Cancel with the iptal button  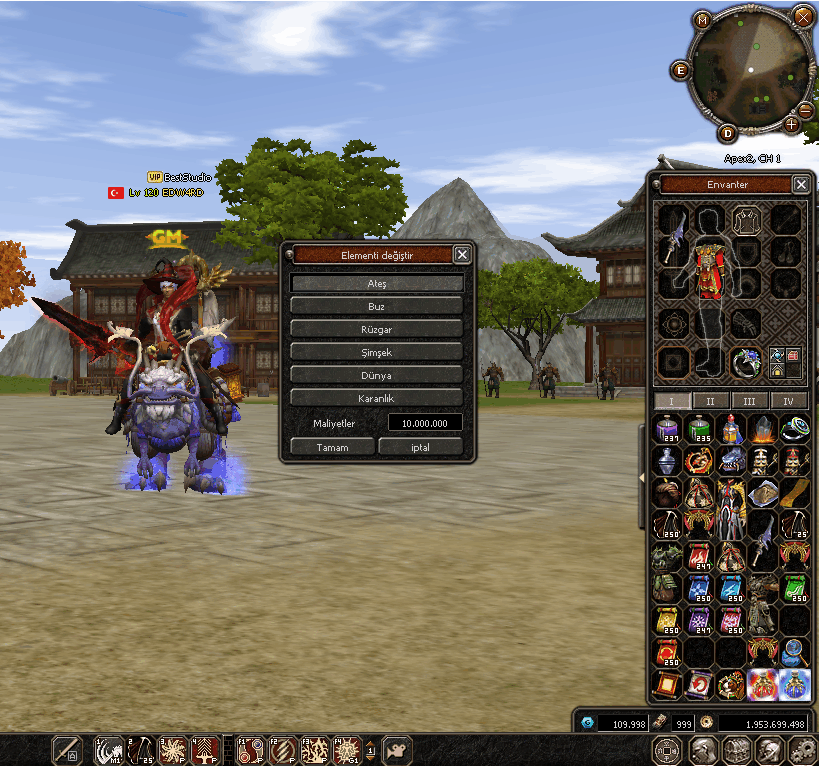pyautogui.click(x=420, y=447)
